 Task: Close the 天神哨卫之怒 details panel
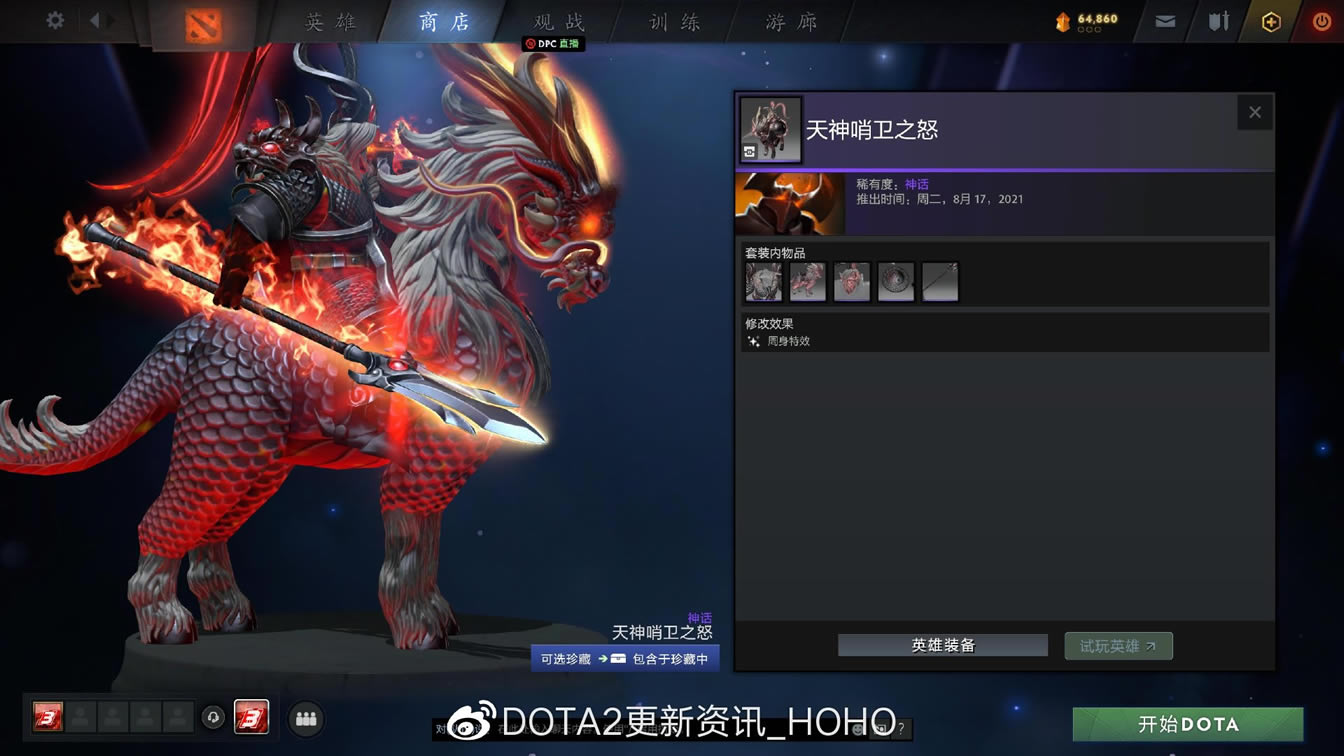click(1255, 112)
